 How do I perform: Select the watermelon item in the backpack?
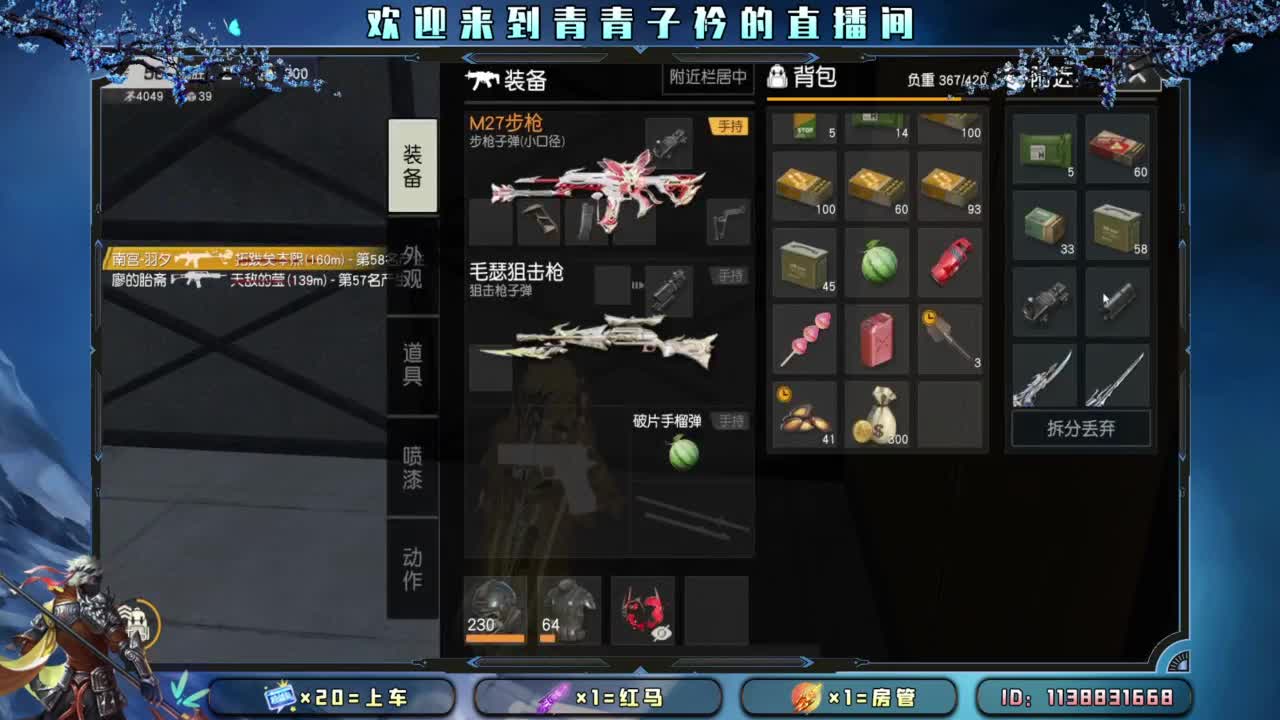click(x=877, y=264)
